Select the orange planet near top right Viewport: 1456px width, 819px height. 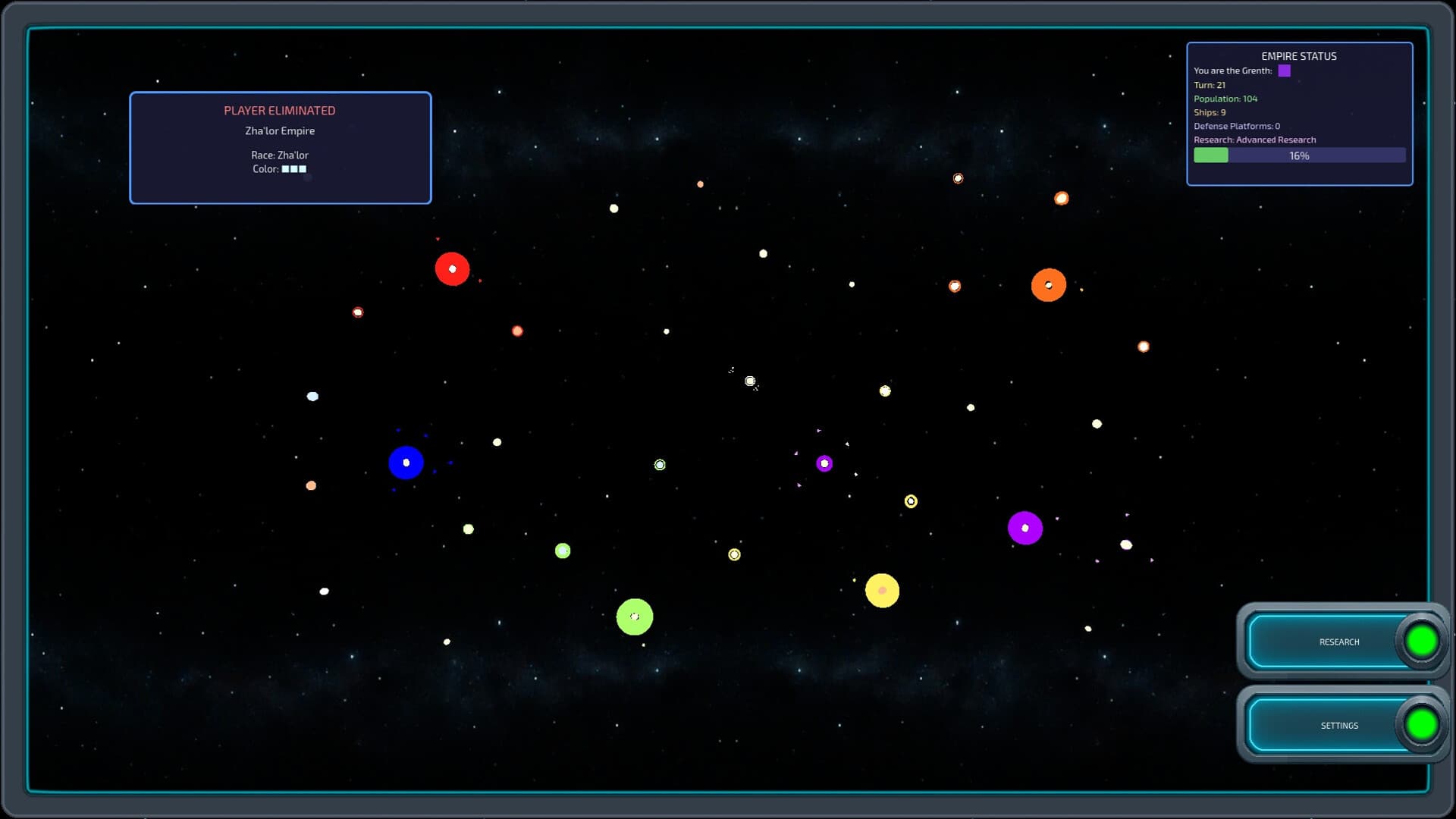point(1049,284)
